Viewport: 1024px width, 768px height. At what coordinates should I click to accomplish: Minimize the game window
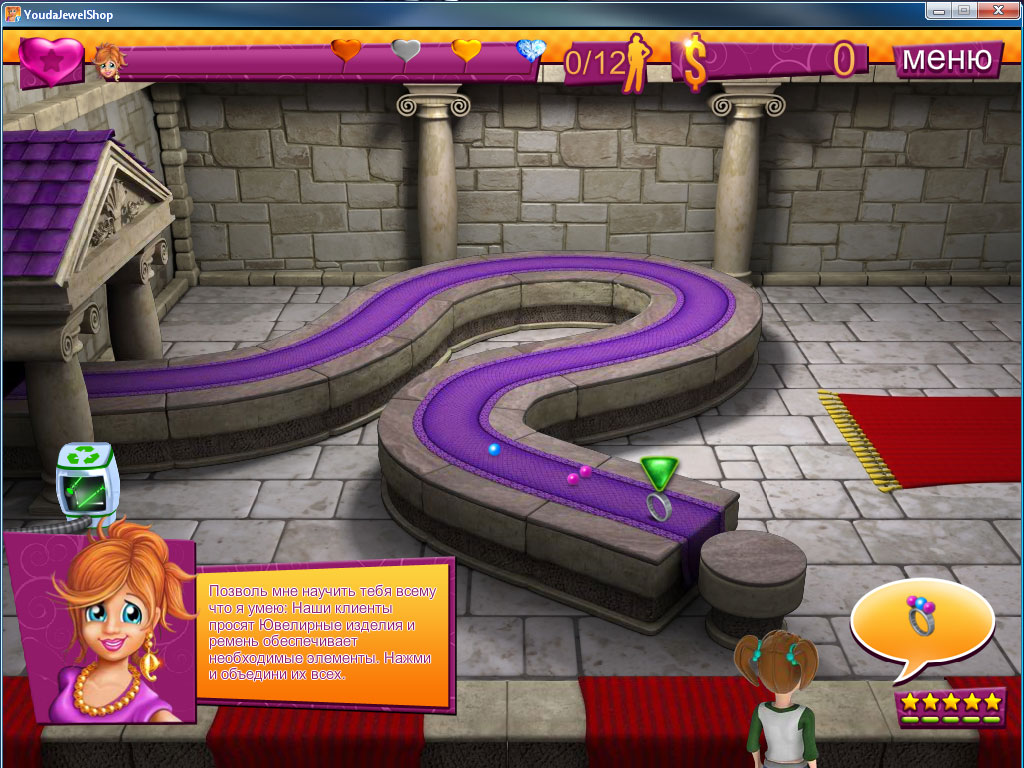point(939,10)
